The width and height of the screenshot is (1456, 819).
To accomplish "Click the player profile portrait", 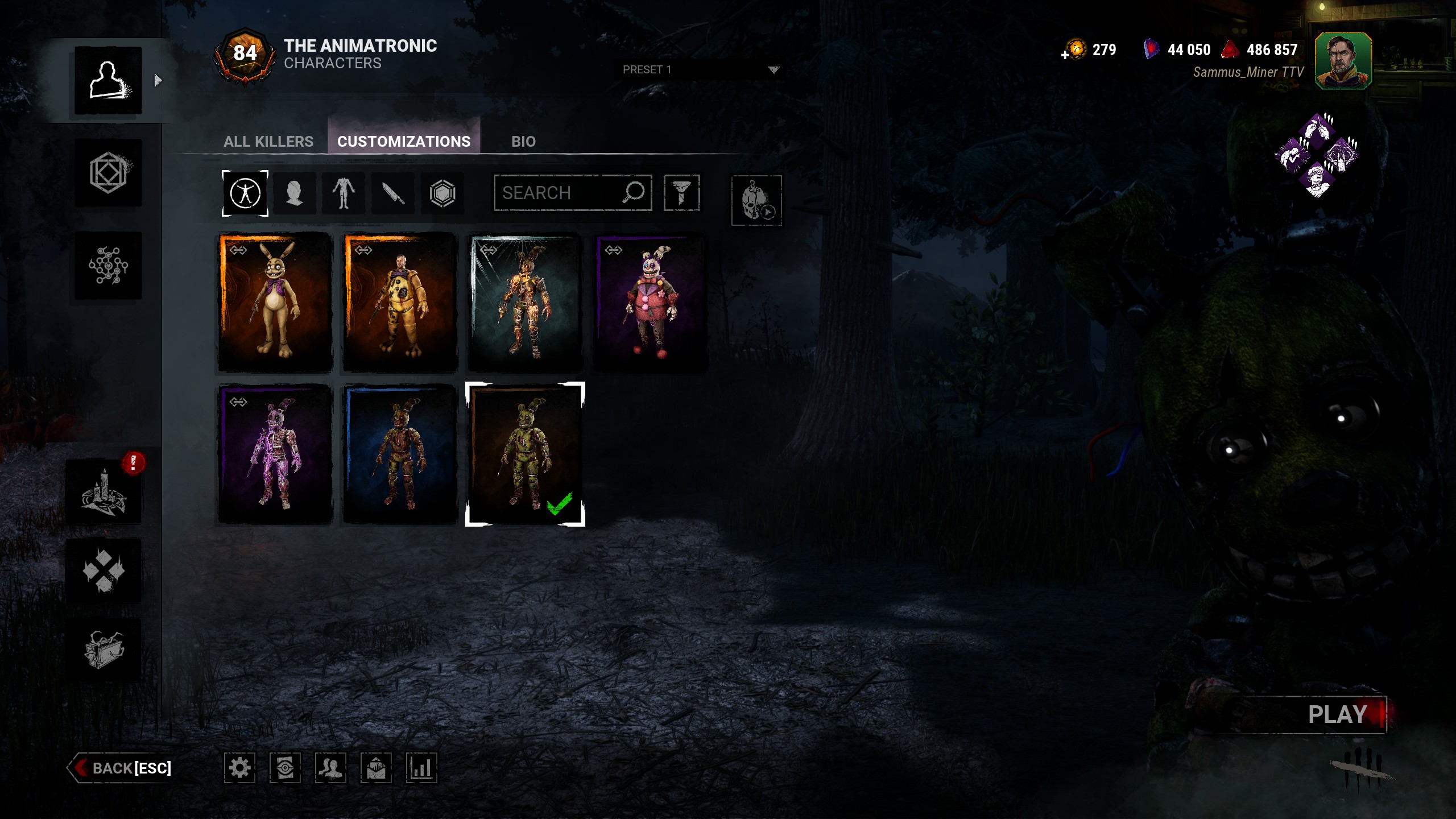I will (1343, 61).
